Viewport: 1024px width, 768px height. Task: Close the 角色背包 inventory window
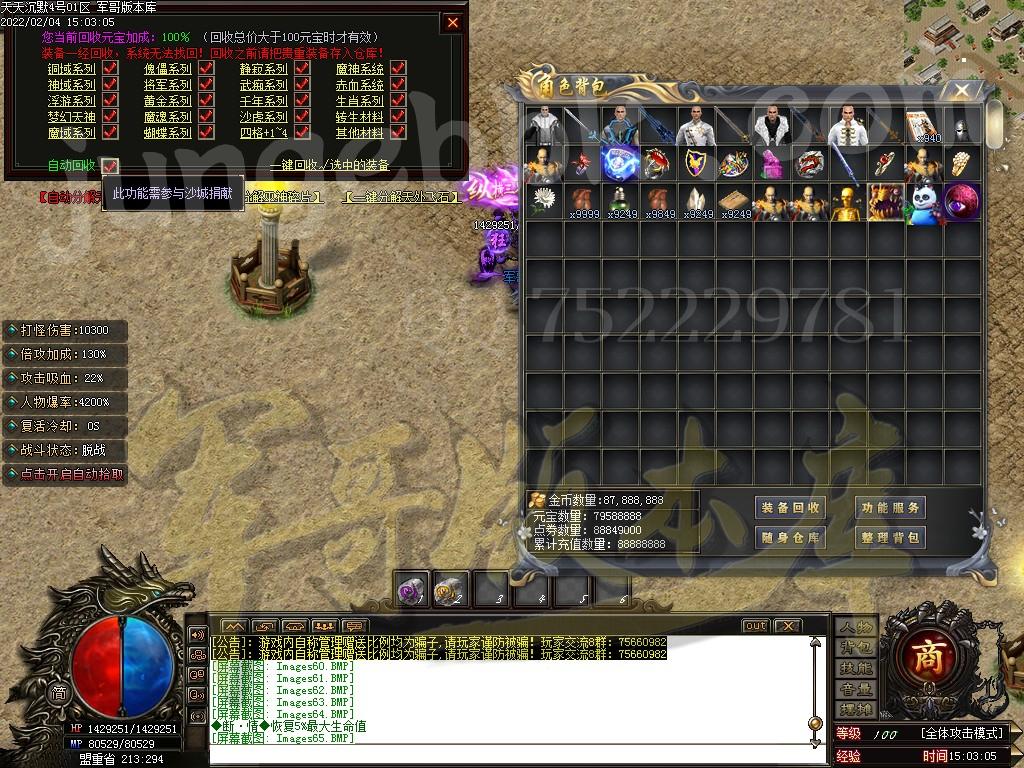(961, 91)
